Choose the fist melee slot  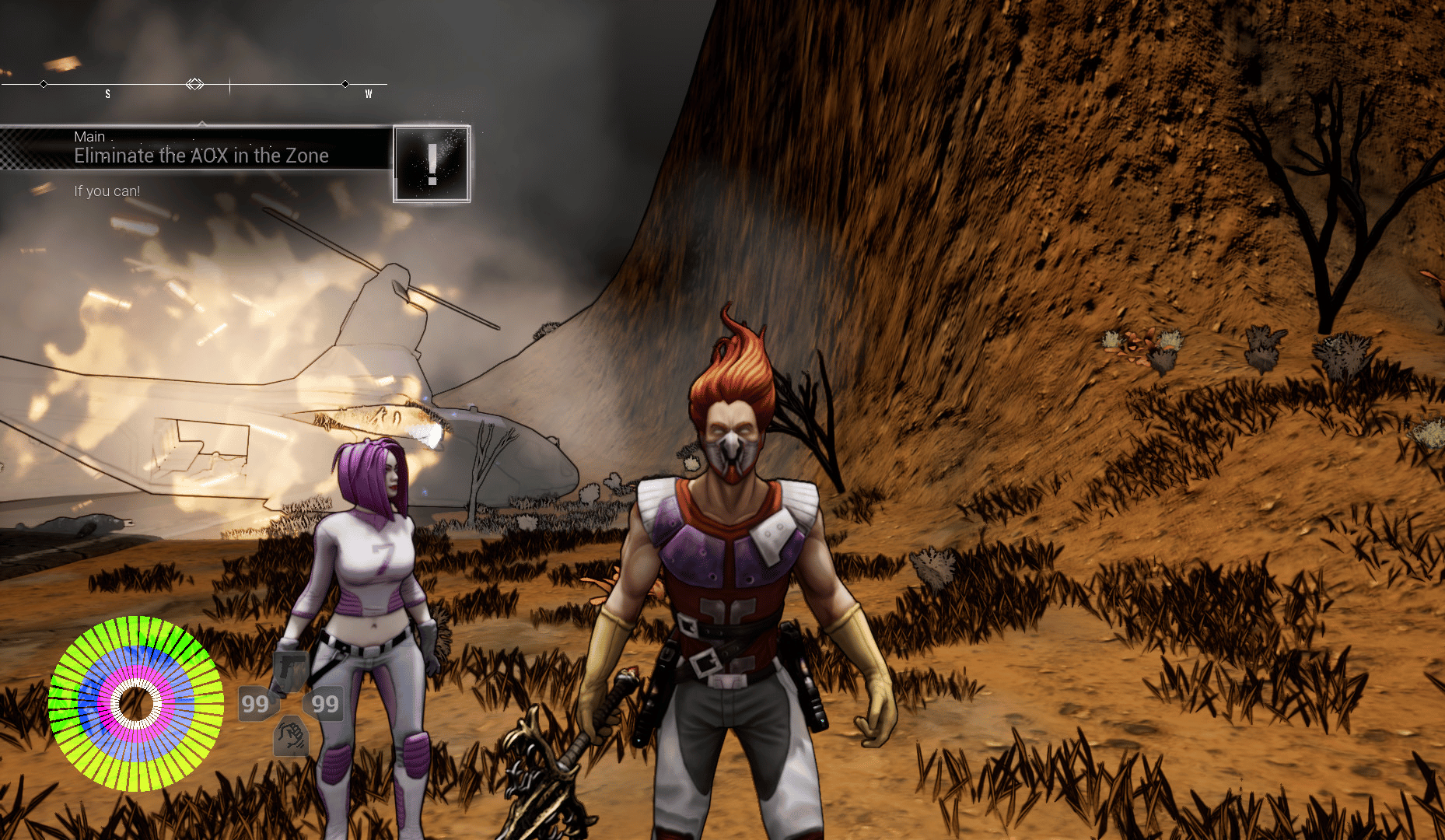tap(291, 736)
